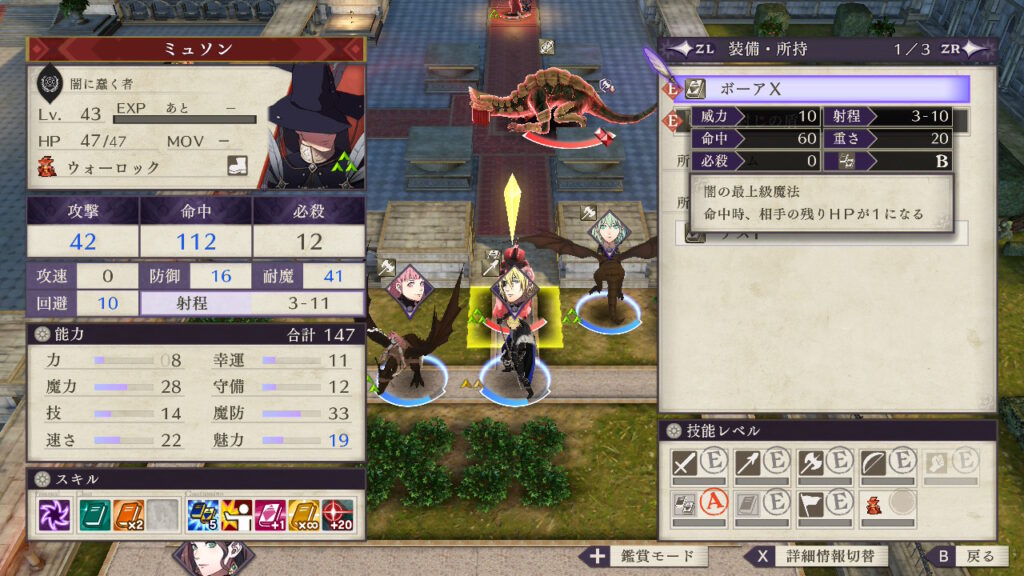Image resolution: width=1024 pixels, height=576 pixels.
Task: Select the axe skill level icon
Action: point(810,462)
